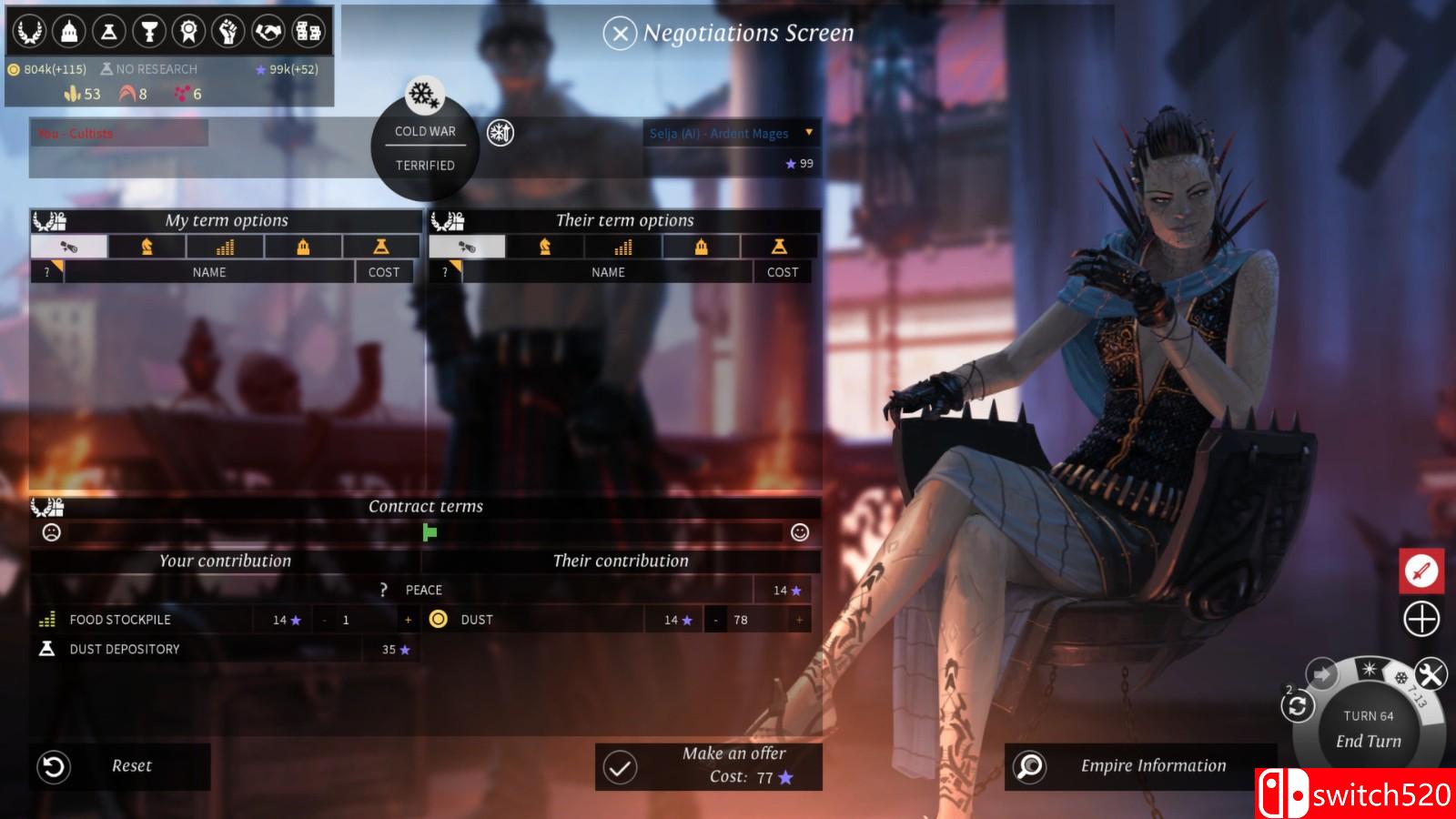Select resource bars tab in Their term options

(622, 247)
